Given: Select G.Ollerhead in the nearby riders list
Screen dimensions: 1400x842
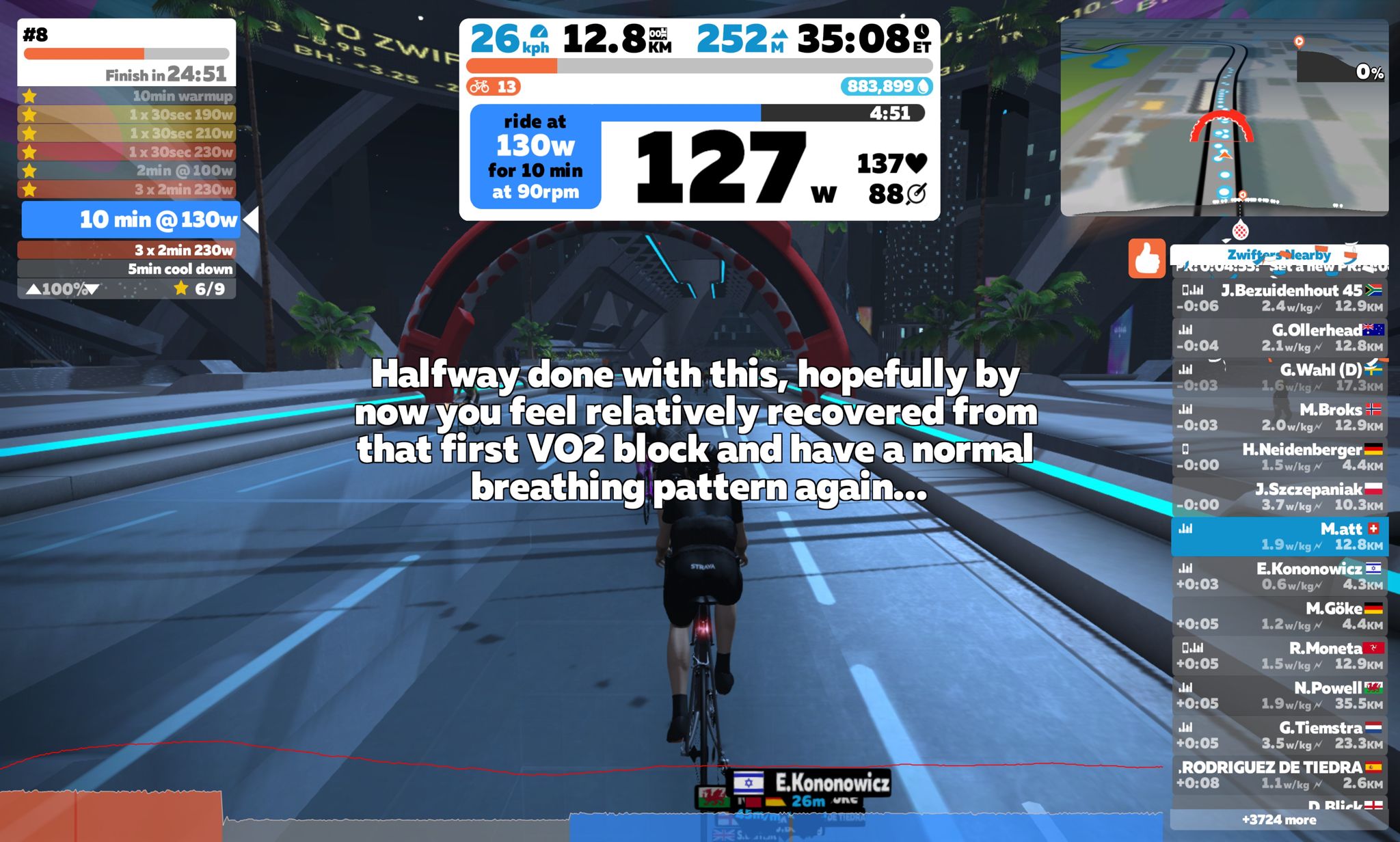Looking at the screenshot, I should point(1280,338).
